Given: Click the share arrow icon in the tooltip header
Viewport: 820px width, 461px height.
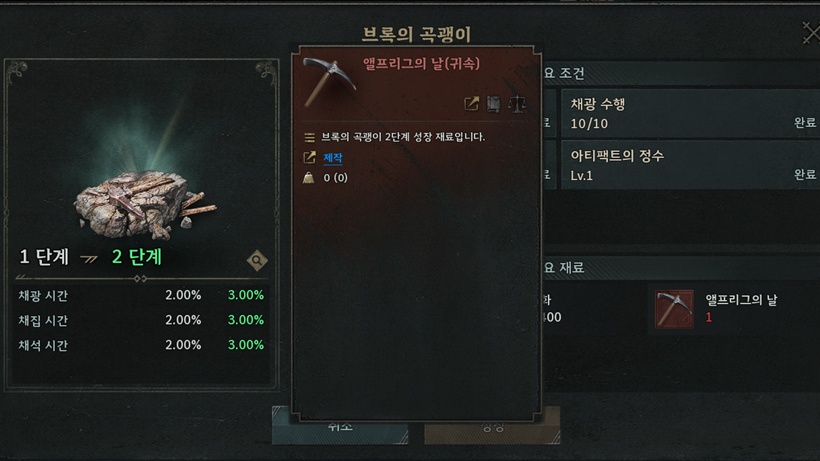Looking at the screenshot, I should pyautogui.click(x=471, y=104).
